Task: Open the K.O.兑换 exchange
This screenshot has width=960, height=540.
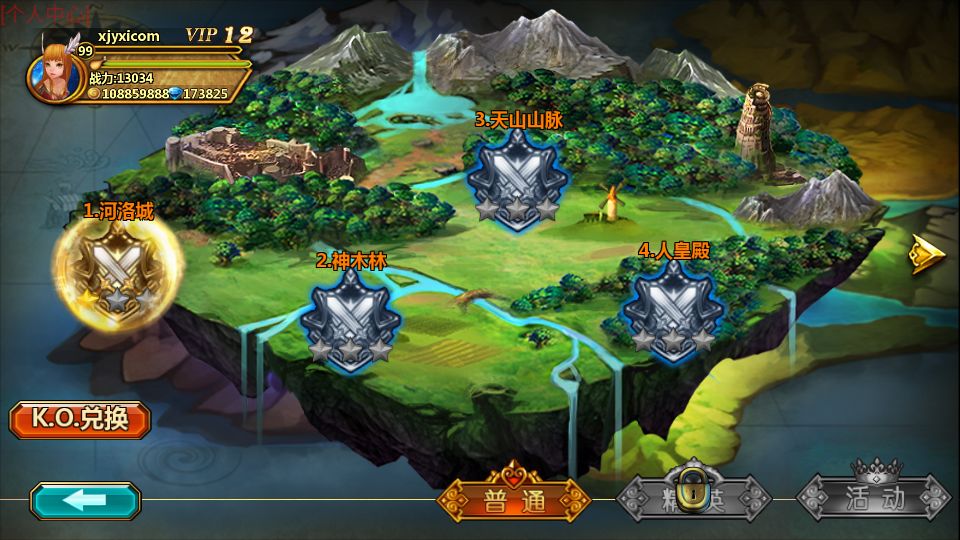Action: 80,419
